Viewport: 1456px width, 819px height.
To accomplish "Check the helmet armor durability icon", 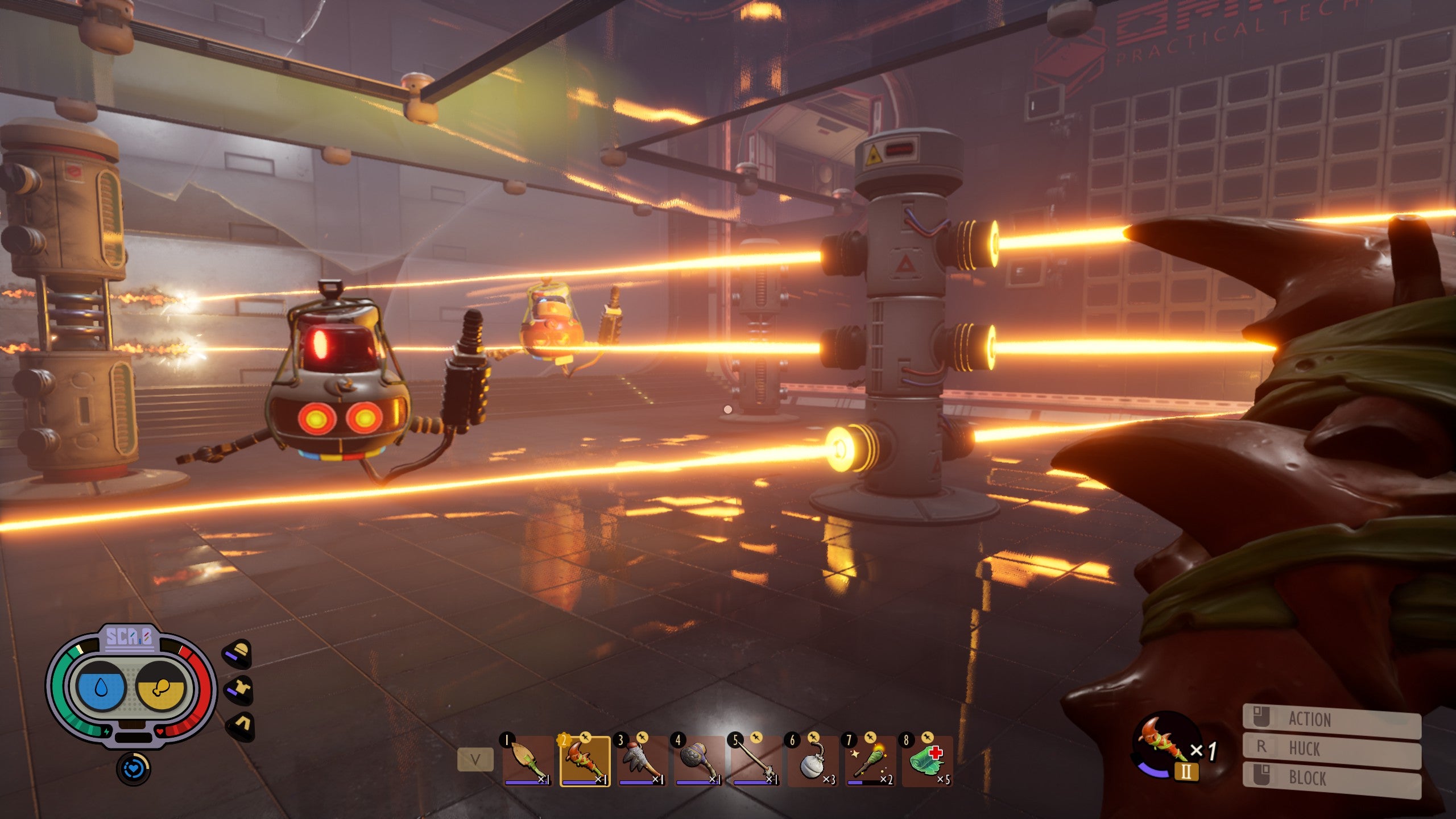I will 239,654.
